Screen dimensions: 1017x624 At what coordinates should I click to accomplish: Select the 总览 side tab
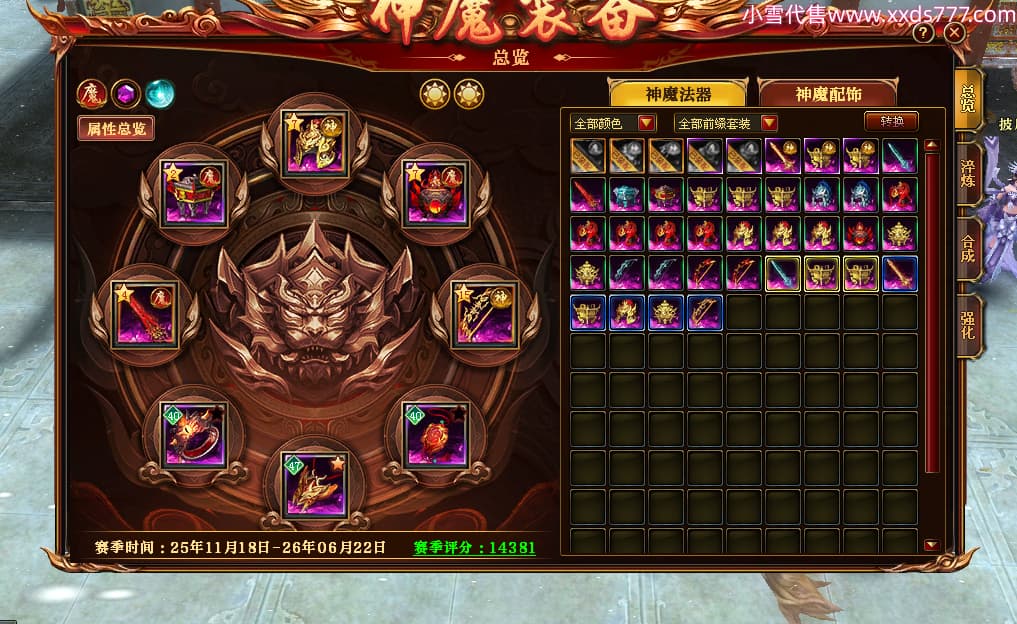pyautogui.click(x=968, y=100)
